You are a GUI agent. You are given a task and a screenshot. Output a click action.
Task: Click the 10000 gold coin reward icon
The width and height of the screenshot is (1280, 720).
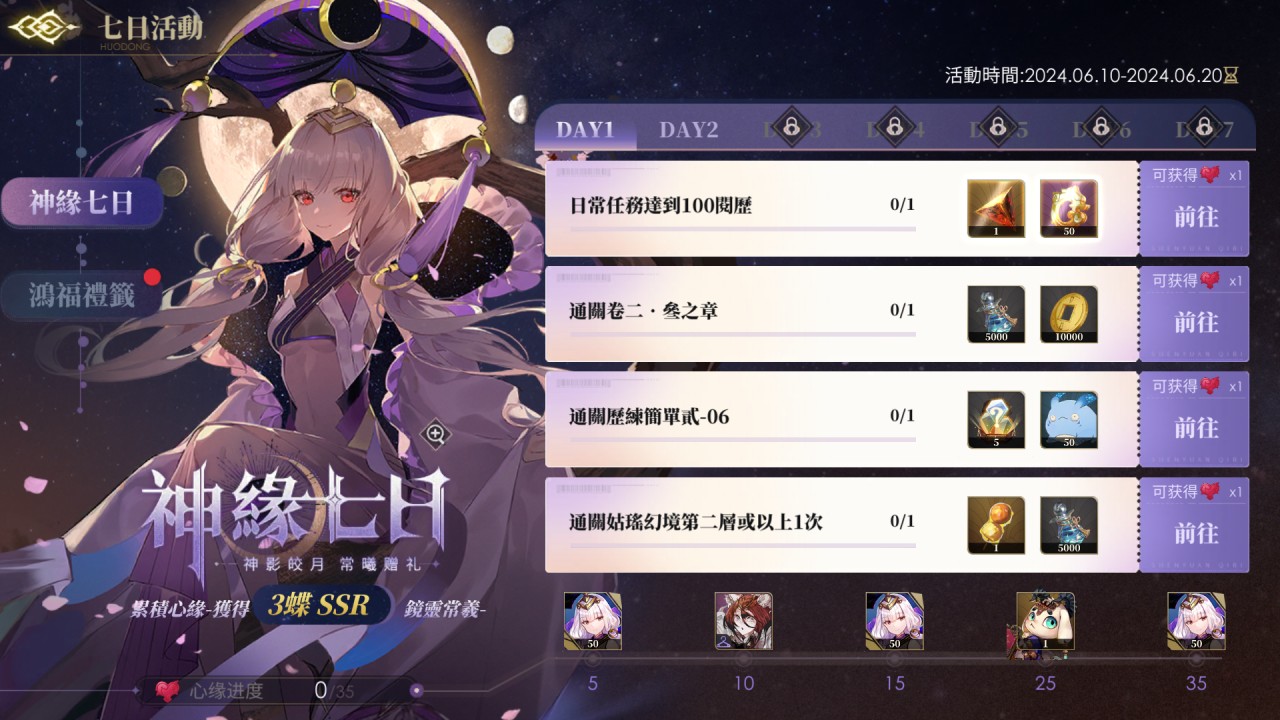click(x=1069, y=312)
